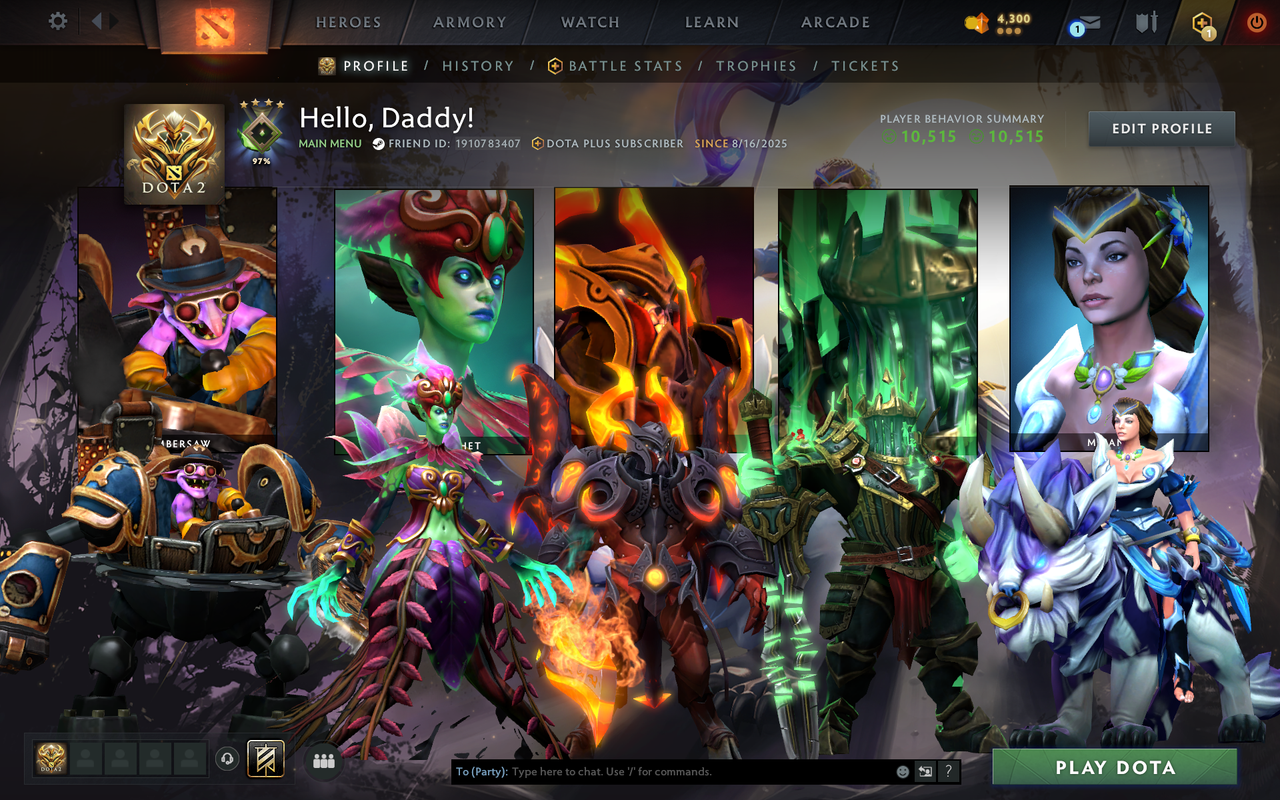The width and height of the screenshot is (1280, 800).
Task: Open the Watch menu item
Action: [x=589, y=22]
